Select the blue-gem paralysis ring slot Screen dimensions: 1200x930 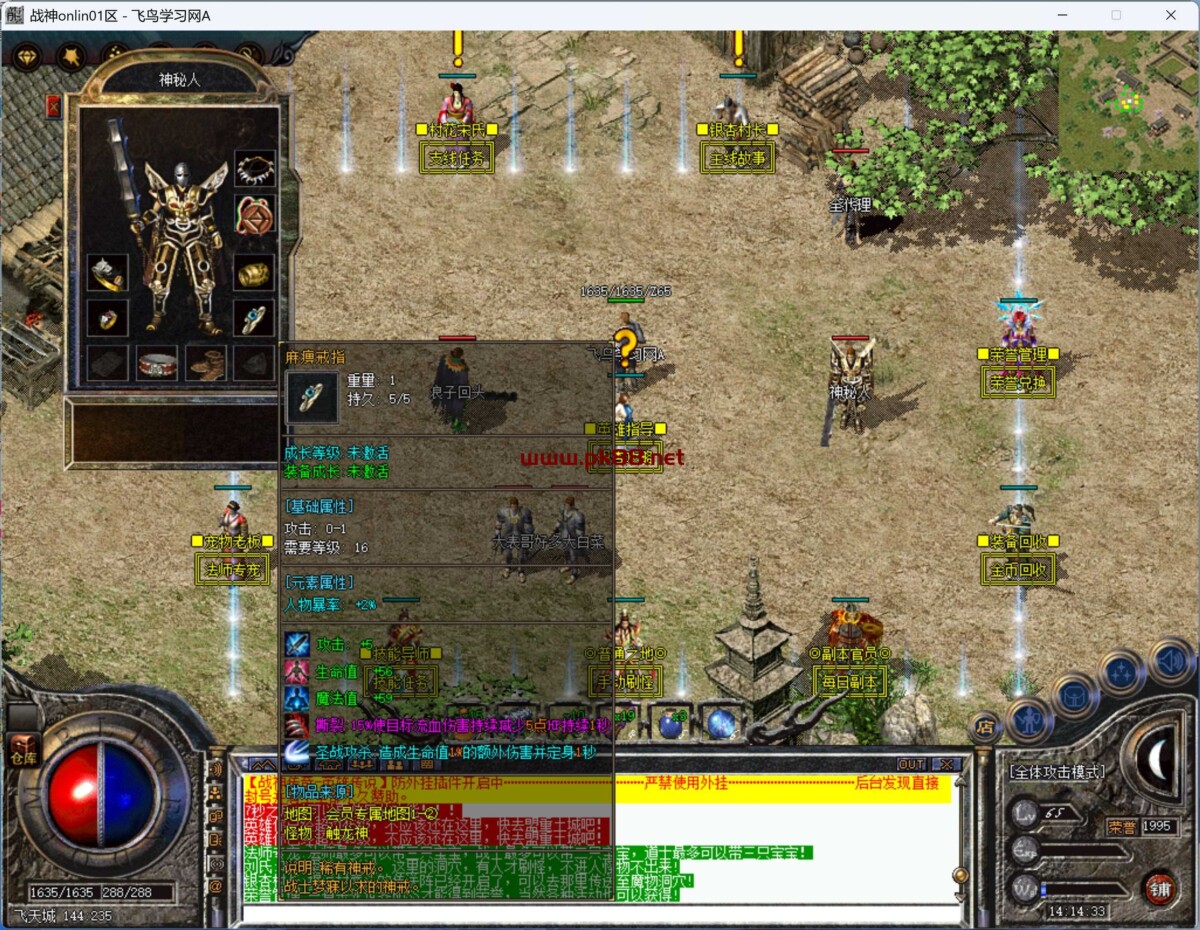pos(255,318)
